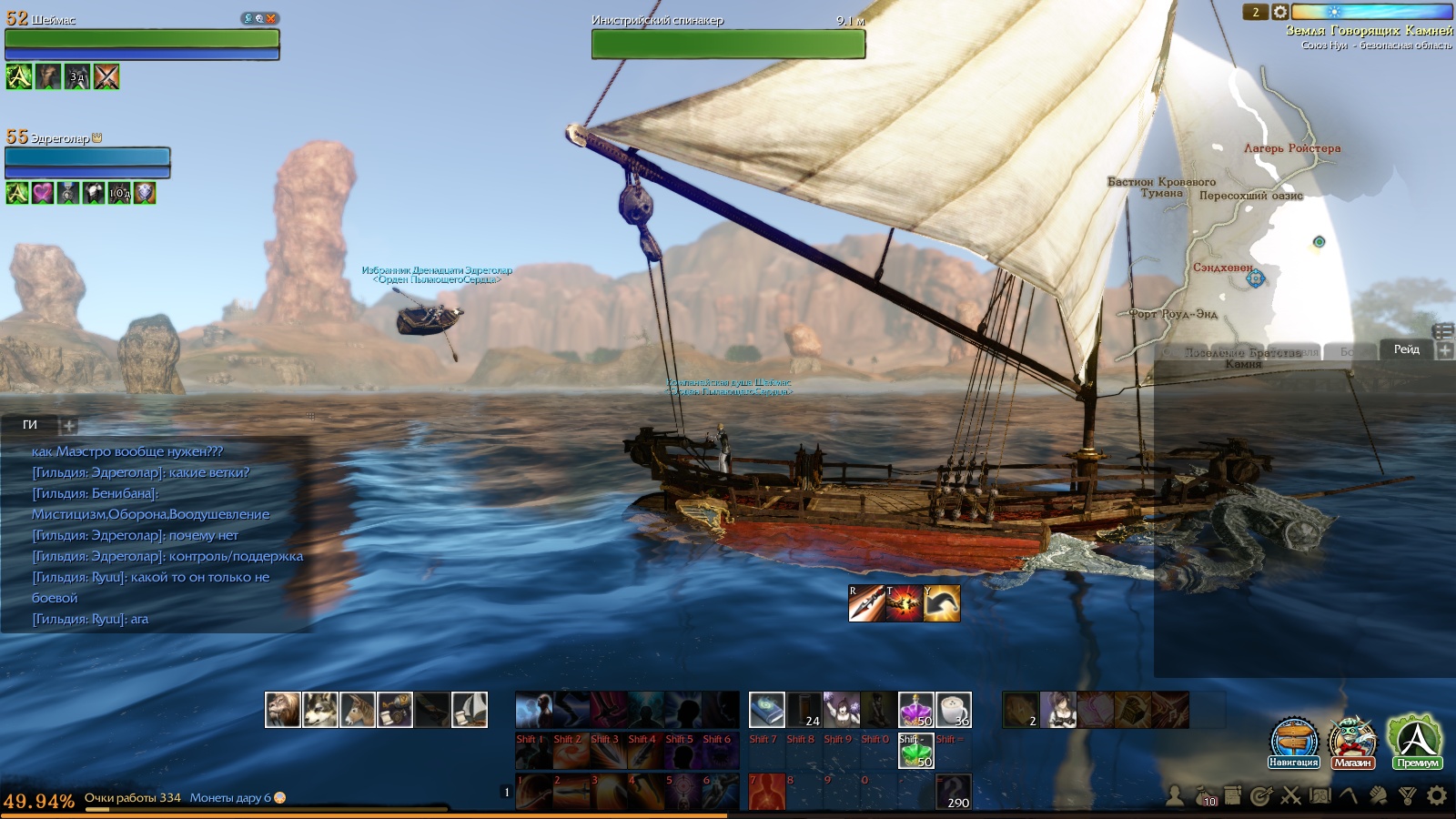The height and width of the screenshot is (819, 1456).
Task: Click the Премиум button
Action: click(x=1417, y=741)
